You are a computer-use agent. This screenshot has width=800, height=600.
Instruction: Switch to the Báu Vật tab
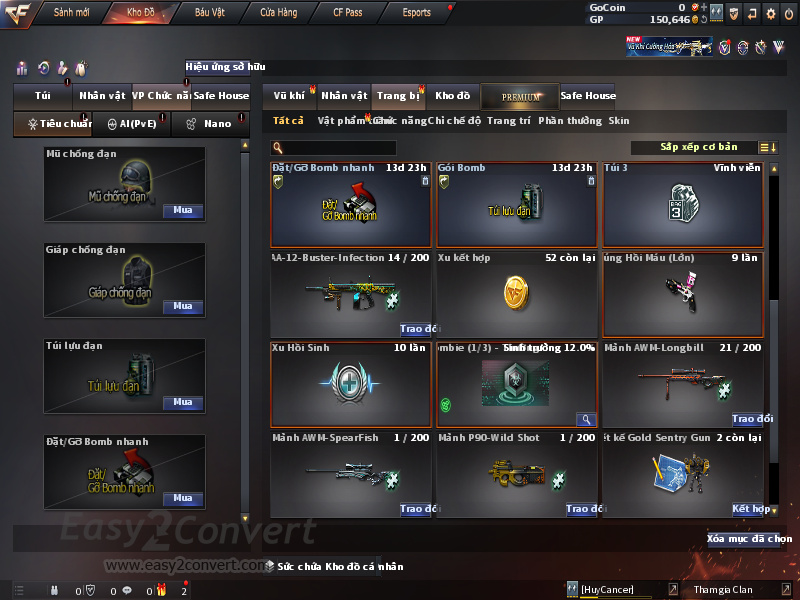point(209,13)
